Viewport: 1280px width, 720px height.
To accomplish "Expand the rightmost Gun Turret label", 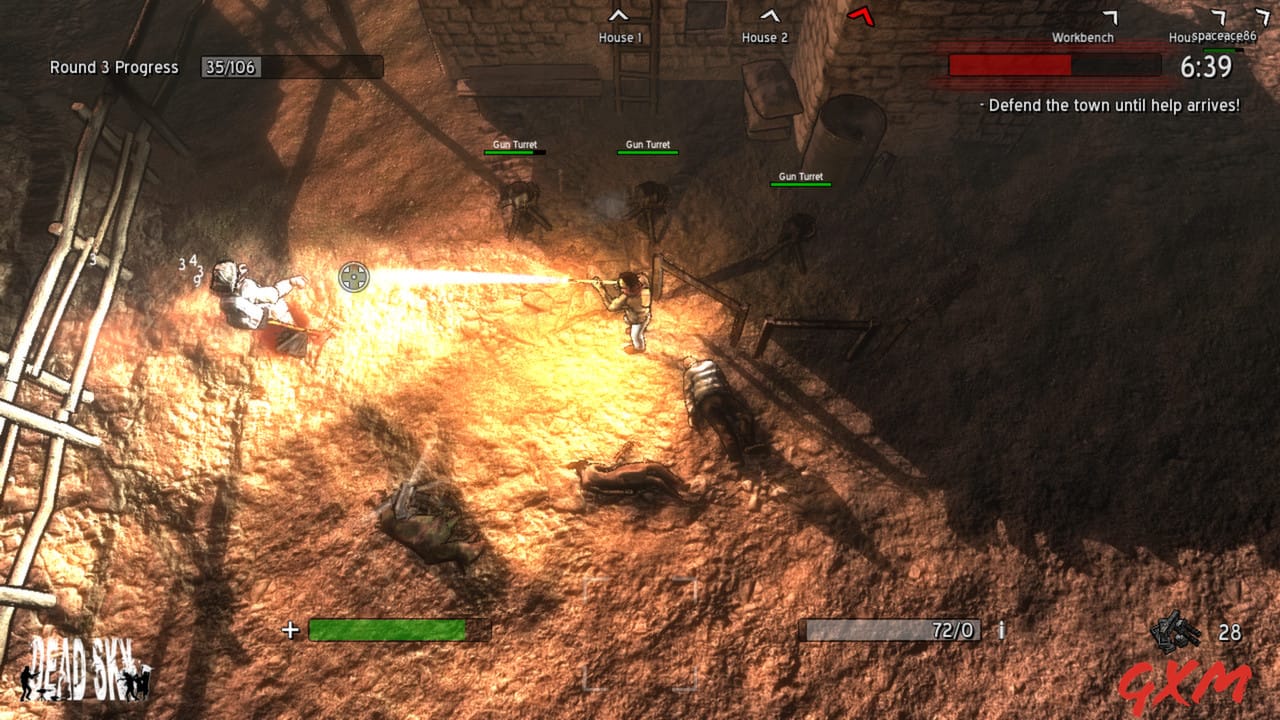I will click(x=799, y=175).
